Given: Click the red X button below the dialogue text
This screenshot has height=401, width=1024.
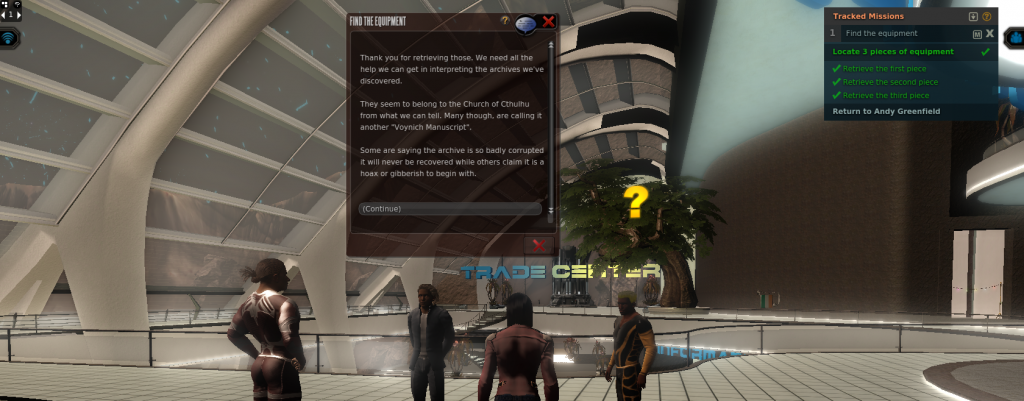Looking at the screenshot, I should 538,244.
